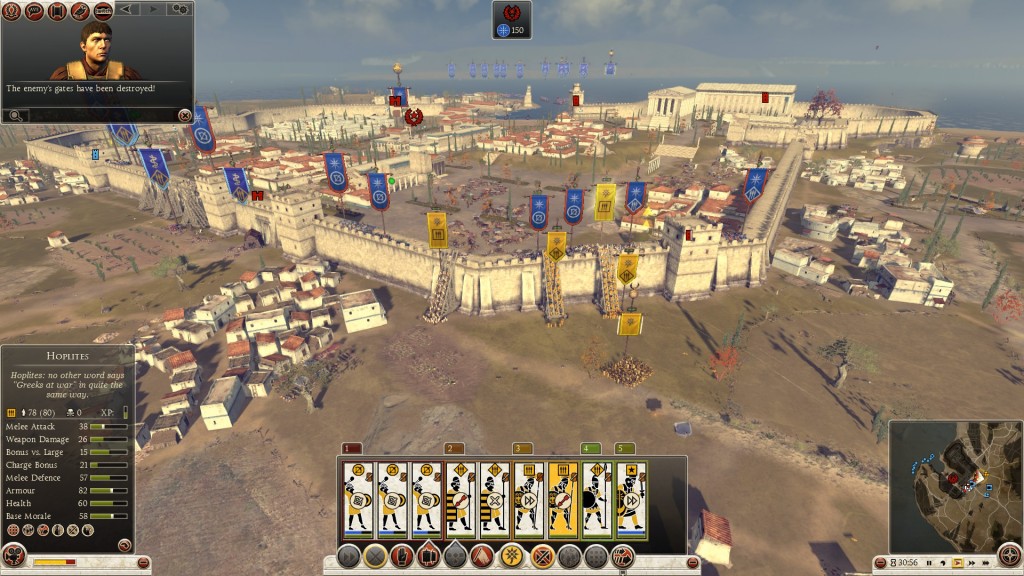This screenshot has width=1024, height=576.
Task: Open the tactical map compass button
Action: [1010, 553]
